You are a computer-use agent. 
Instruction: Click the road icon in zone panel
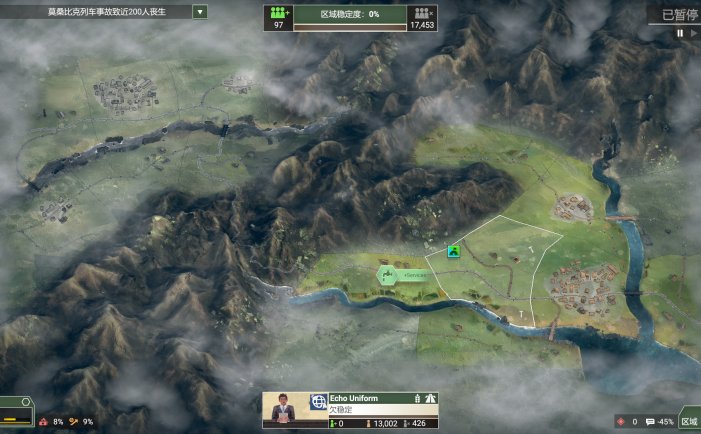432,399
